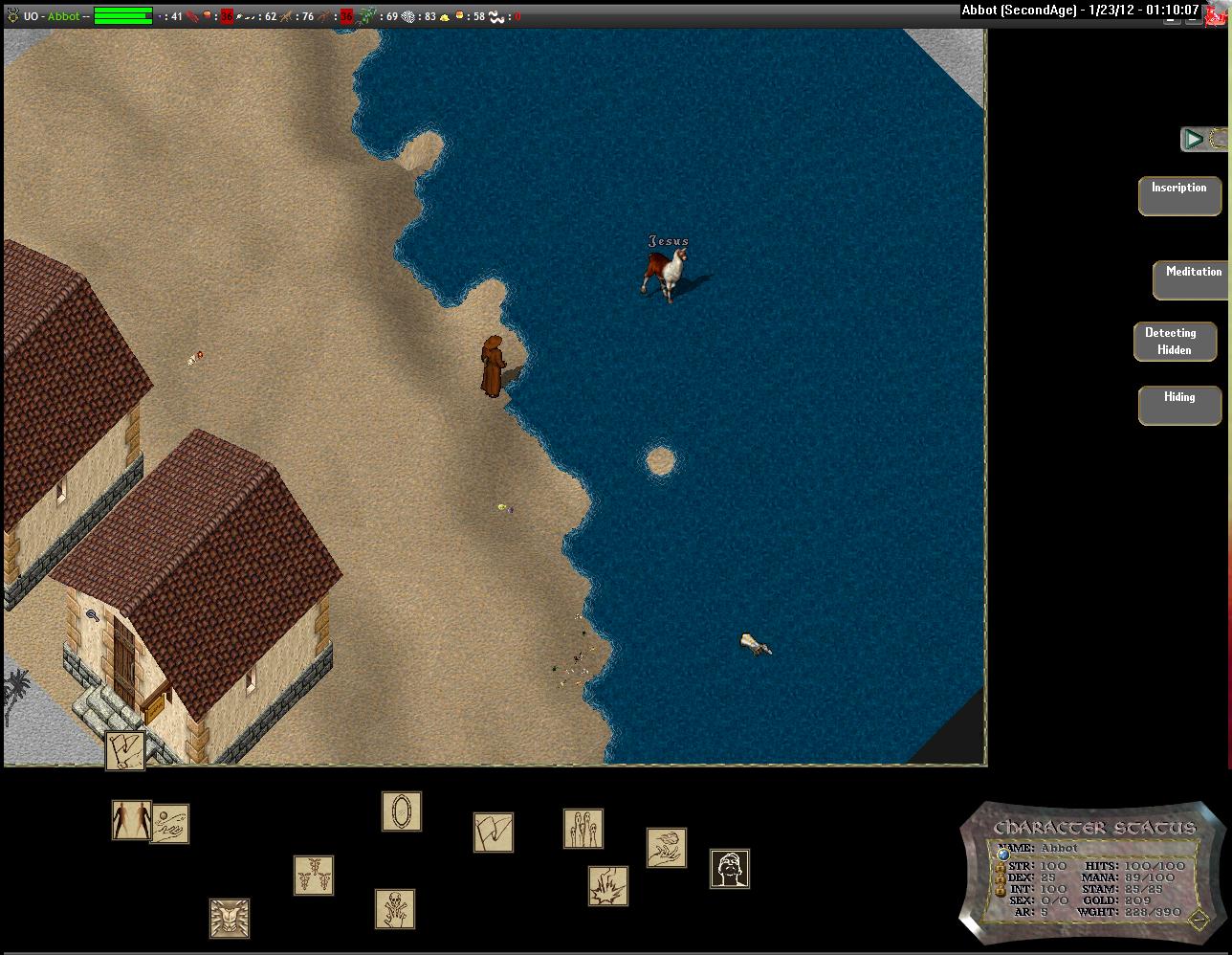Click the green arrow play button
The image size is (1232, 955).
coord(1193,139)
